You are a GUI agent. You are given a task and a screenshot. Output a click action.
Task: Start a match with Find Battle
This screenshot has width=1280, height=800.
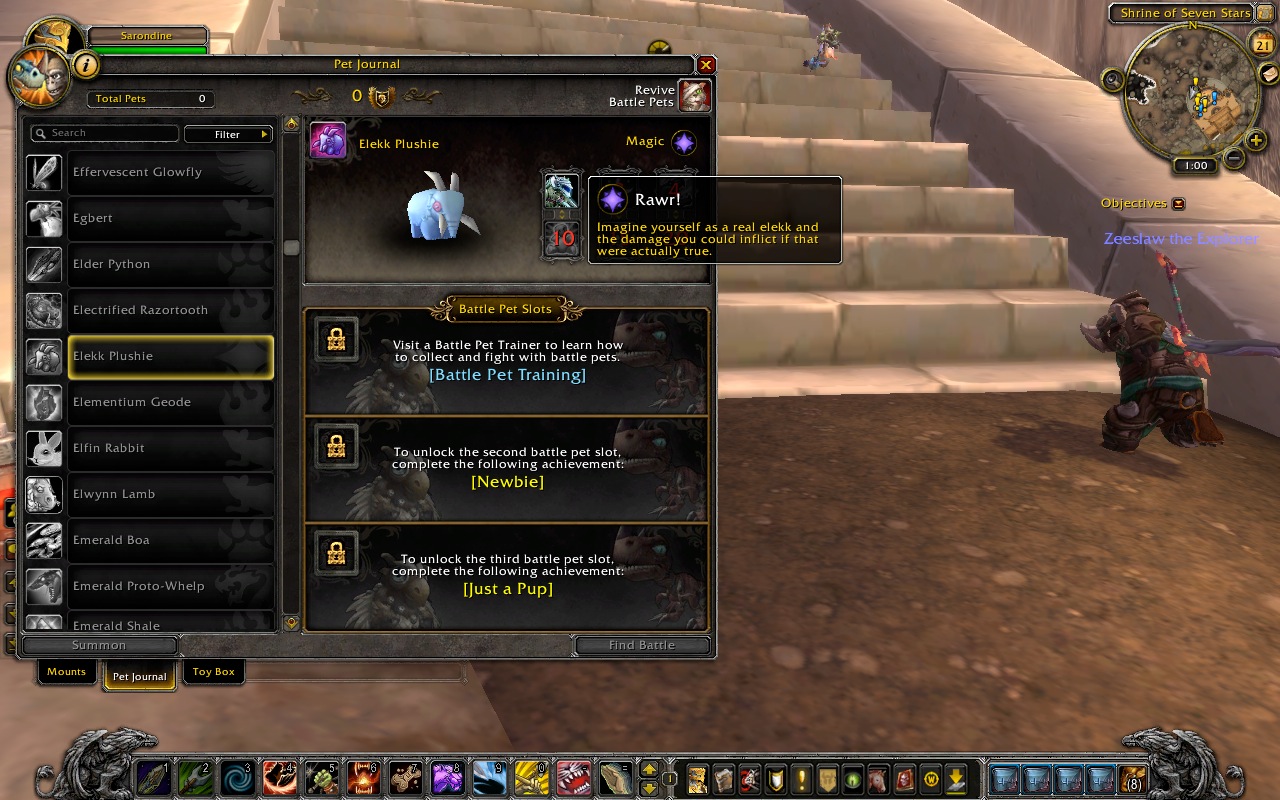tap(642, 646)
